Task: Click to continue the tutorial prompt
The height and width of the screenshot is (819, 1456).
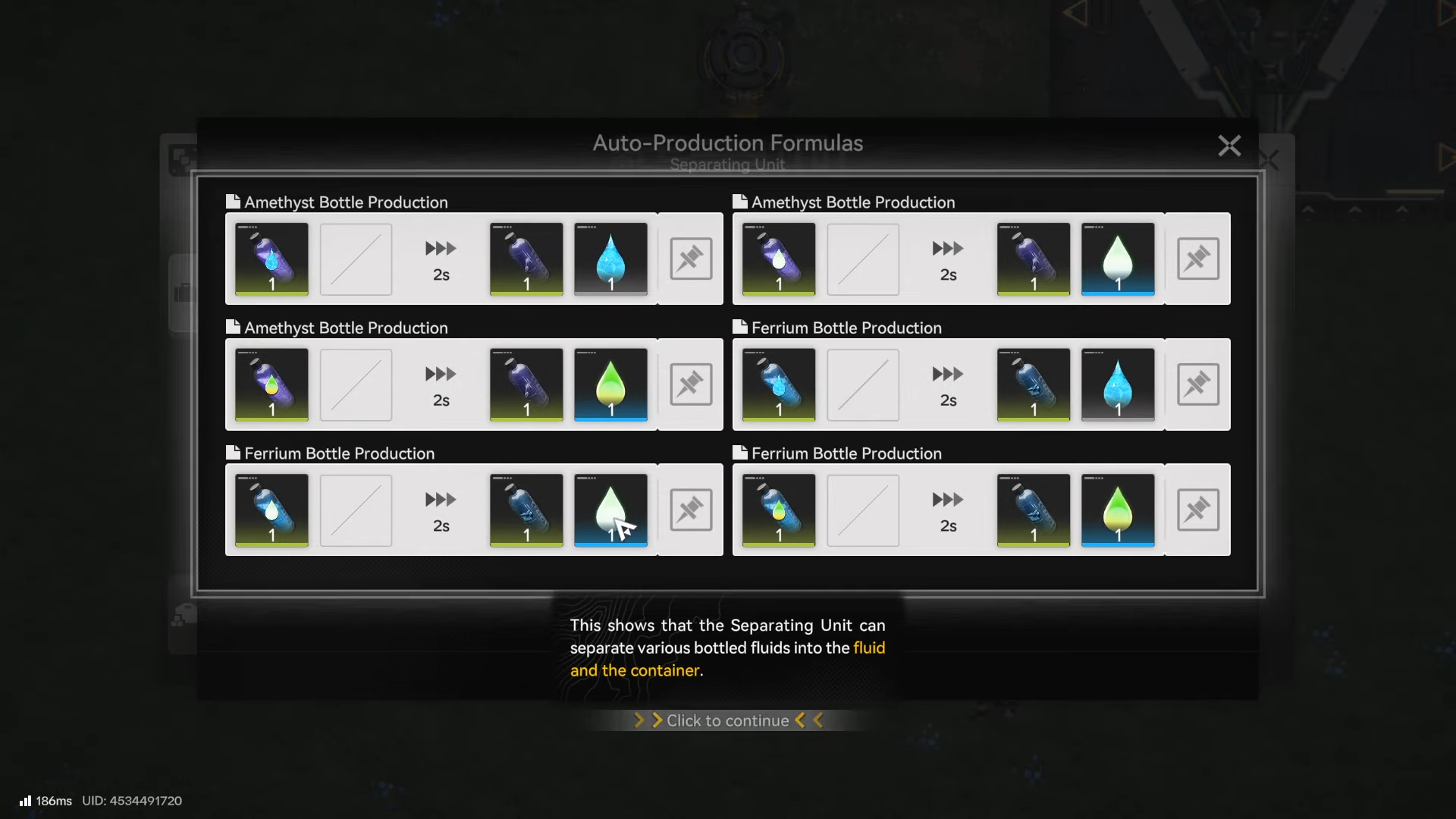Action: click(x=727, y=720)
